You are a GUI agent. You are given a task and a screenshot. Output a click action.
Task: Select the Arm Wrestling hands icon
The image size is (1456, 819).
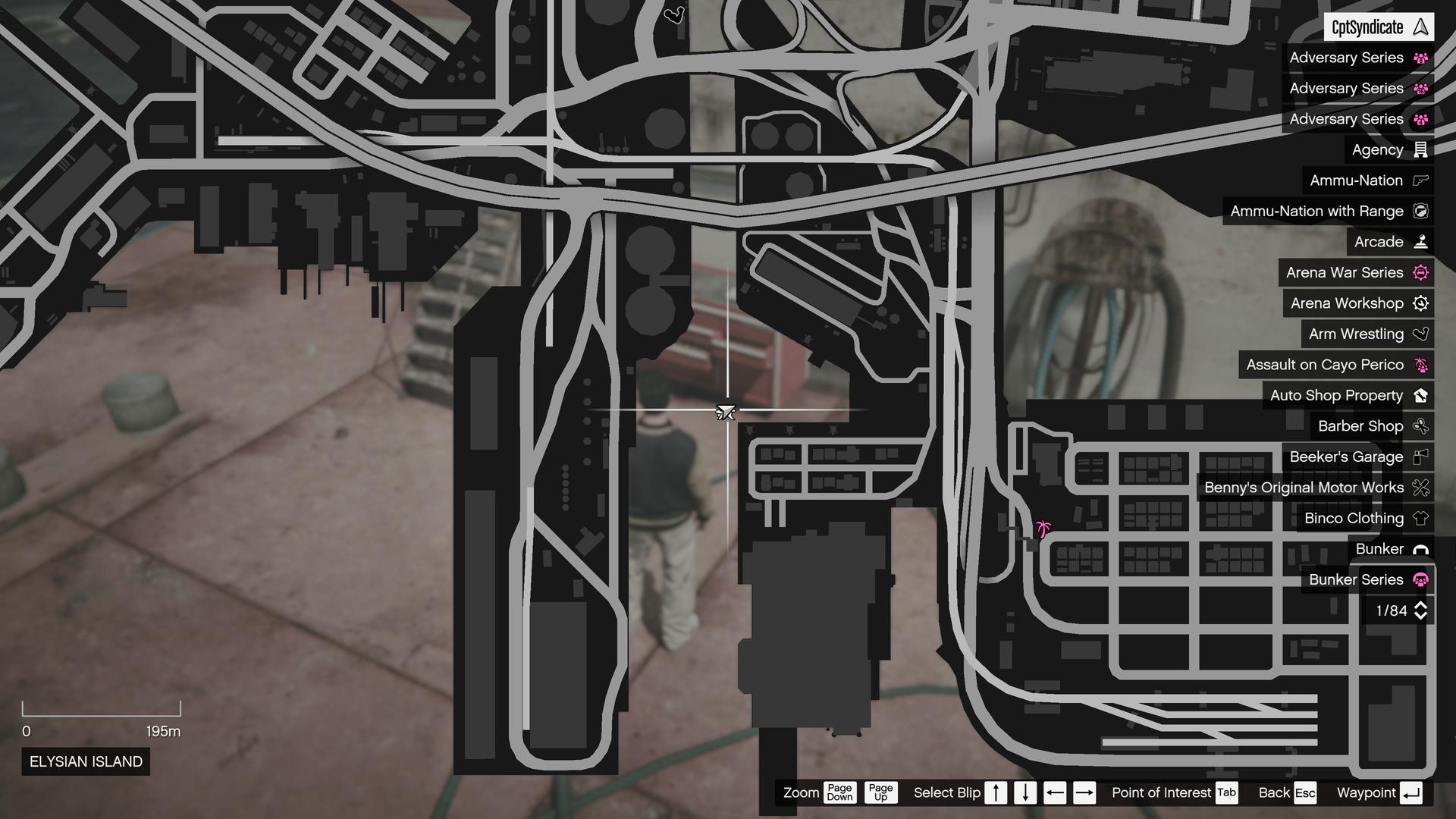click(1420, 334)
